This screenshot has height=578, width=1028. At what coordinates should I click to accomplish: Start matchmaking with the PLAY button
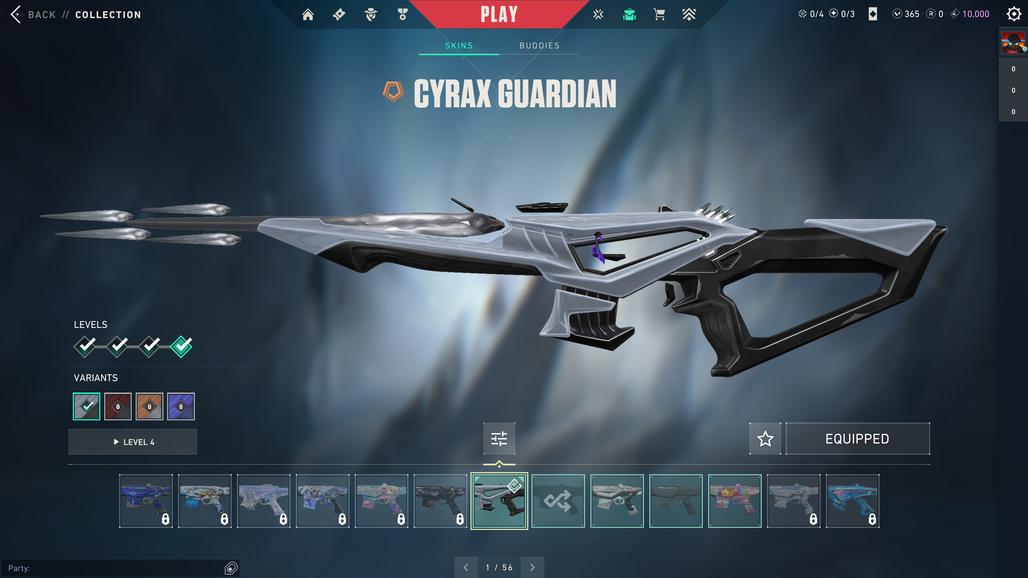click(498, 14)
